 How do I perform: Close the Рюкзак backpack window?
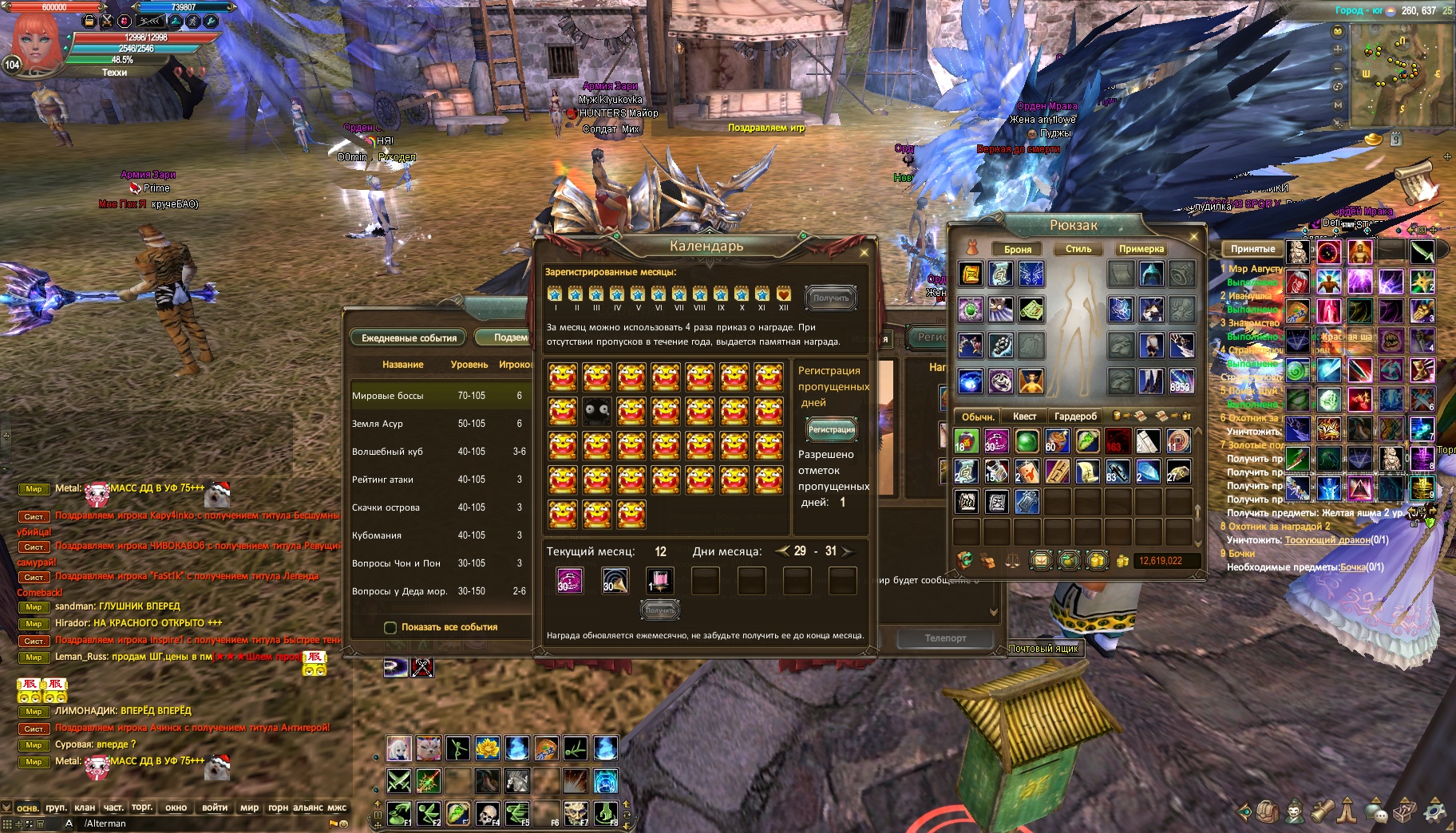coord(1194,236)
